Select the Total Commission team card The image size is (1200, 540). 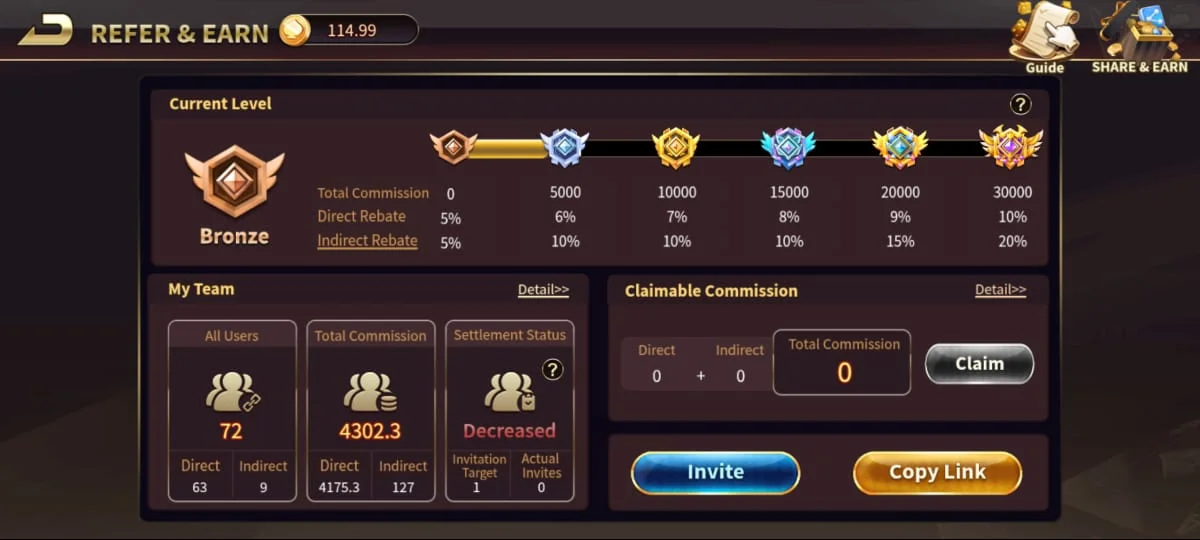tap(370, 410)
